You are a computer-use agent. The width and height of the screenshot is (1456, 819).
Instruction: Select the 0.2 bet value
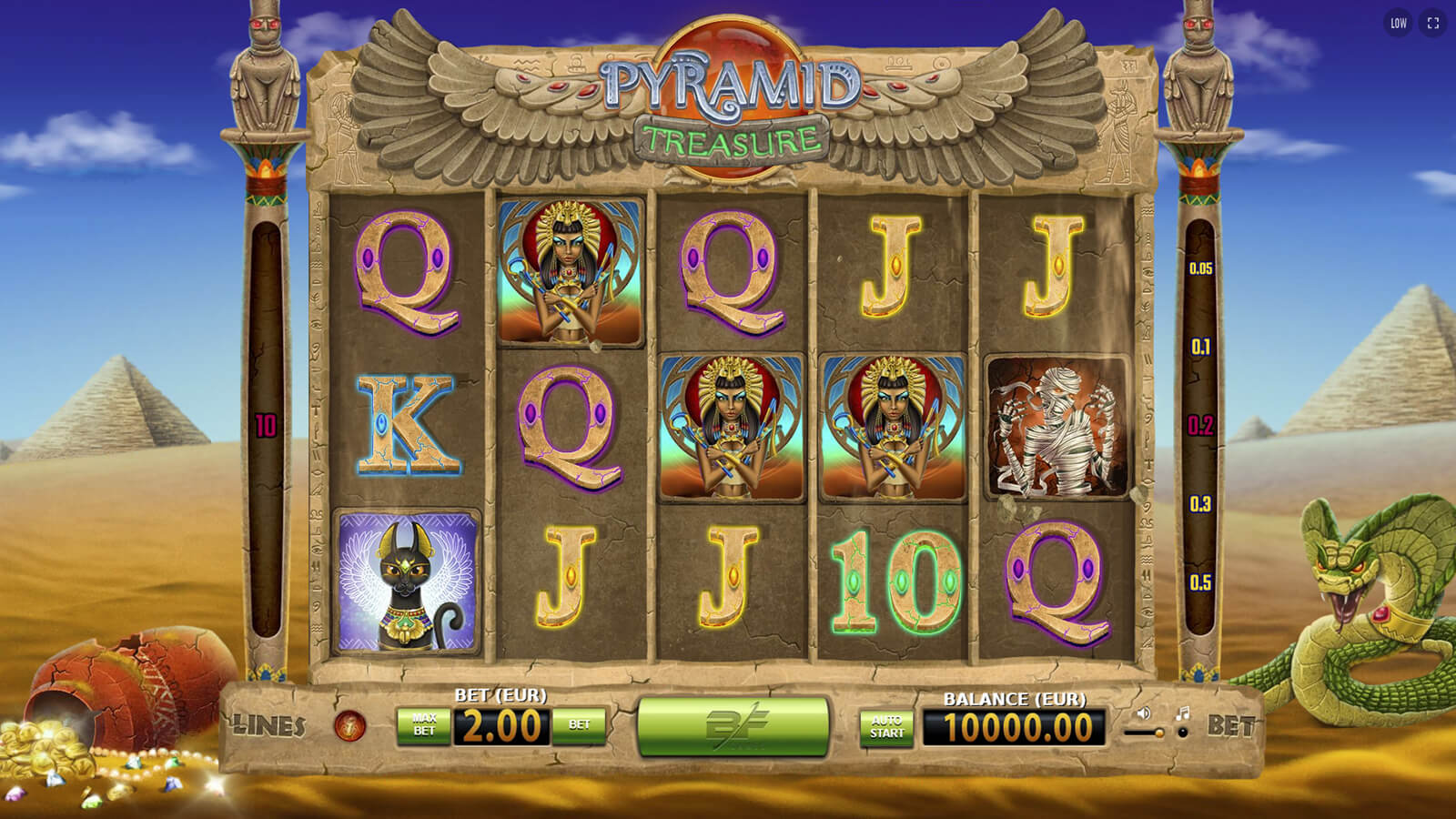1200,425
